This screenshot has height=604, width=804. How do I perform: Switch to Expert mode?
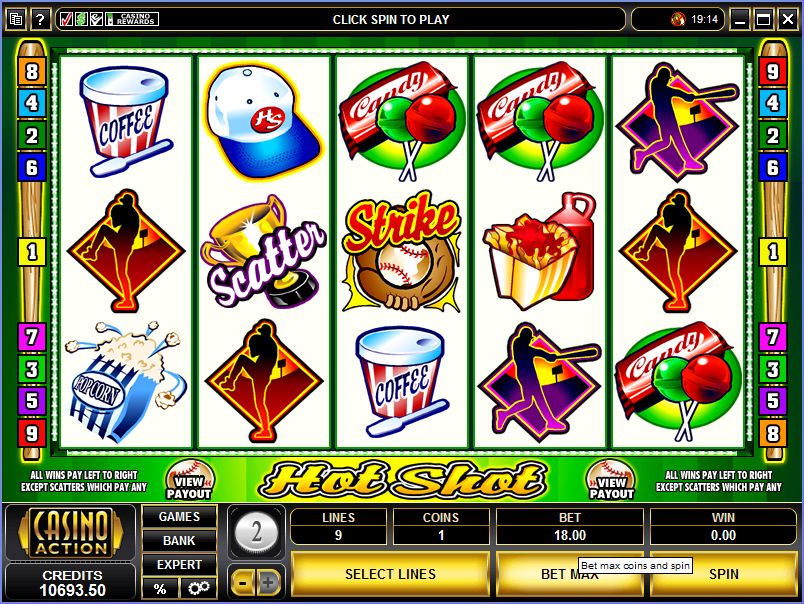point(179,565)
